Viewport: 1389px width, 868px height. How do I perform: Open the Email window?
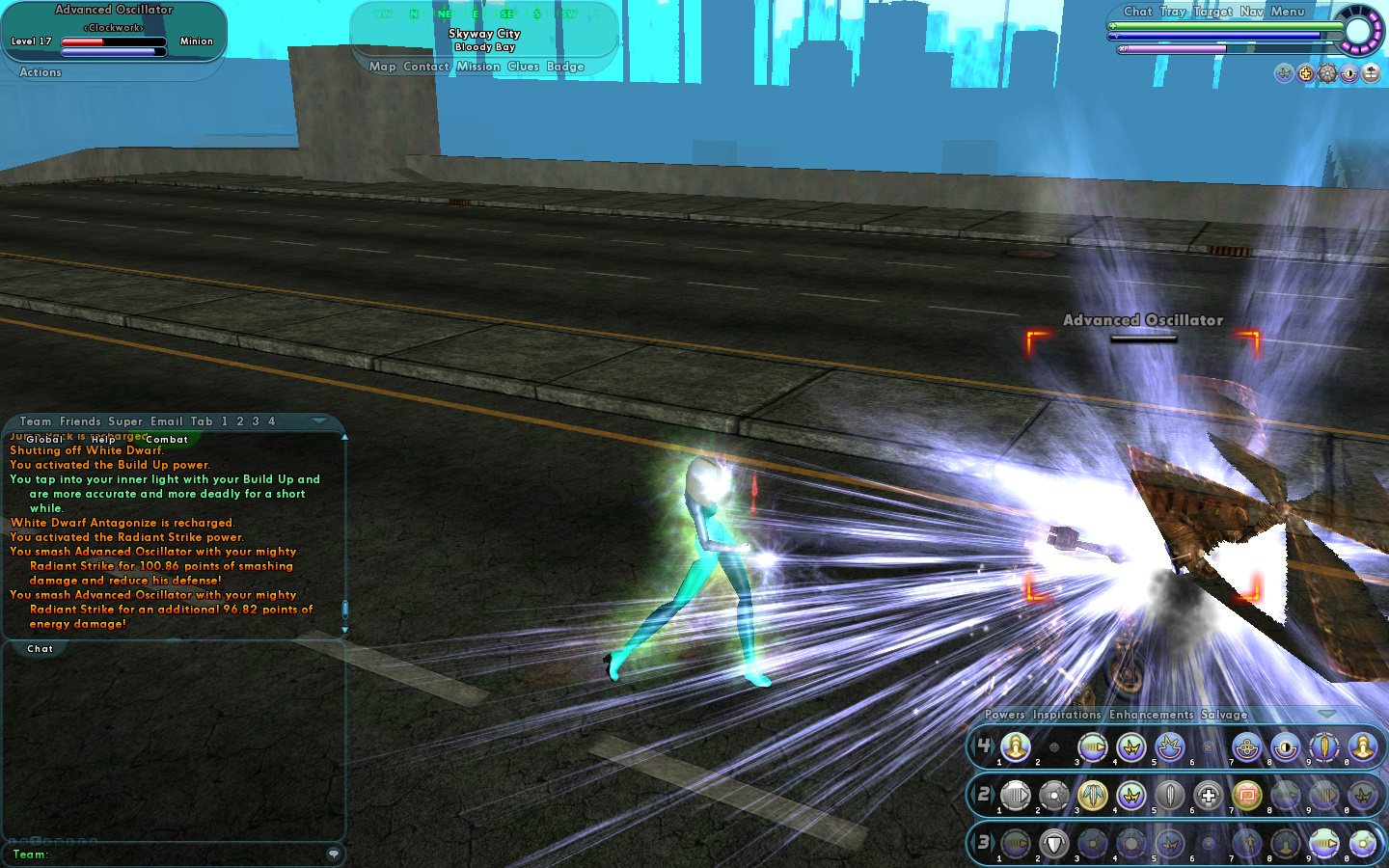click(x=166, y=421)
